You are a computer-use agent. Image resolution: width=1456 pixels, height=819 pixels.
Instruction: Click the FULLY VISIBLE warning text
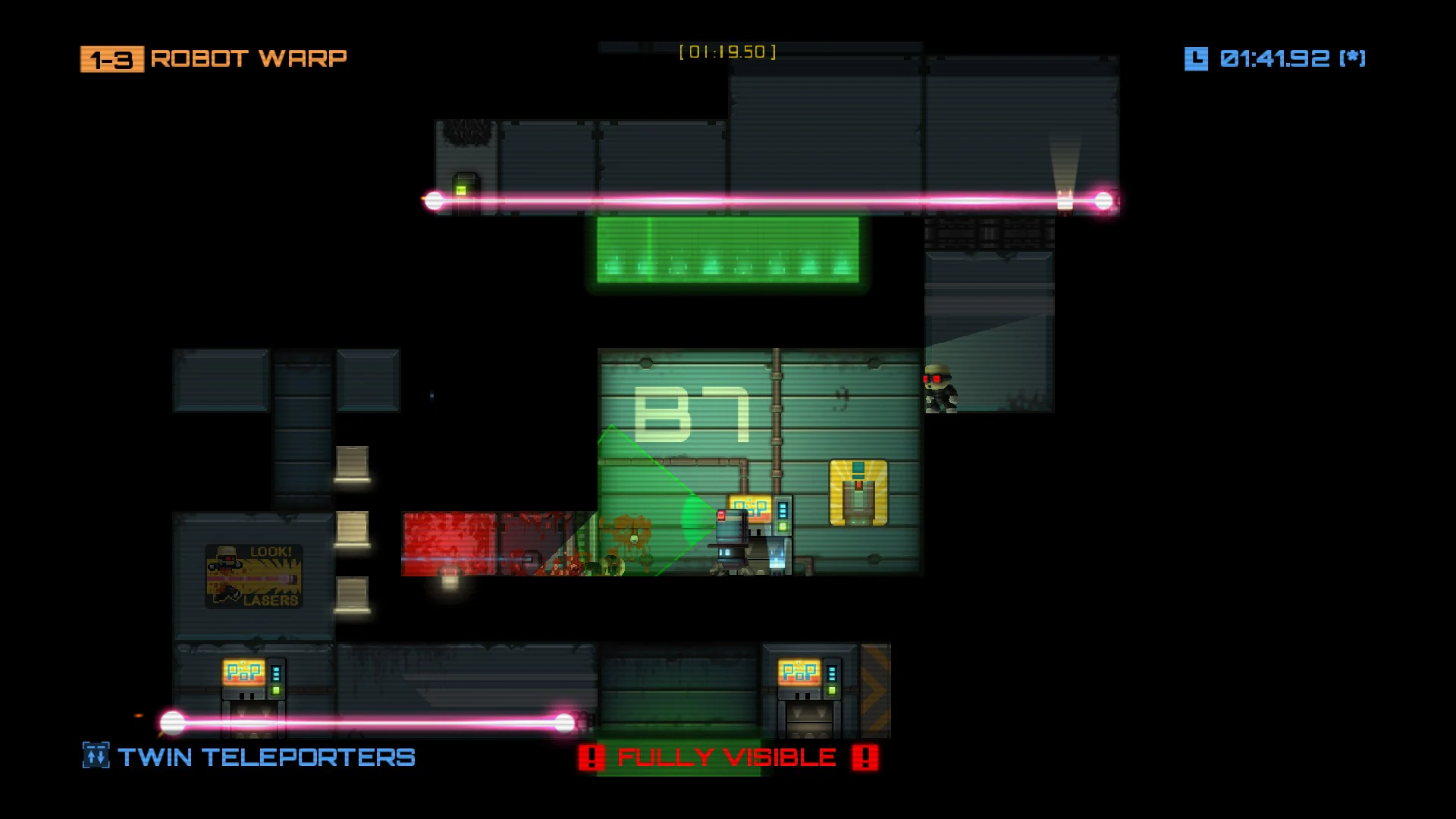[x=726, y=756]
